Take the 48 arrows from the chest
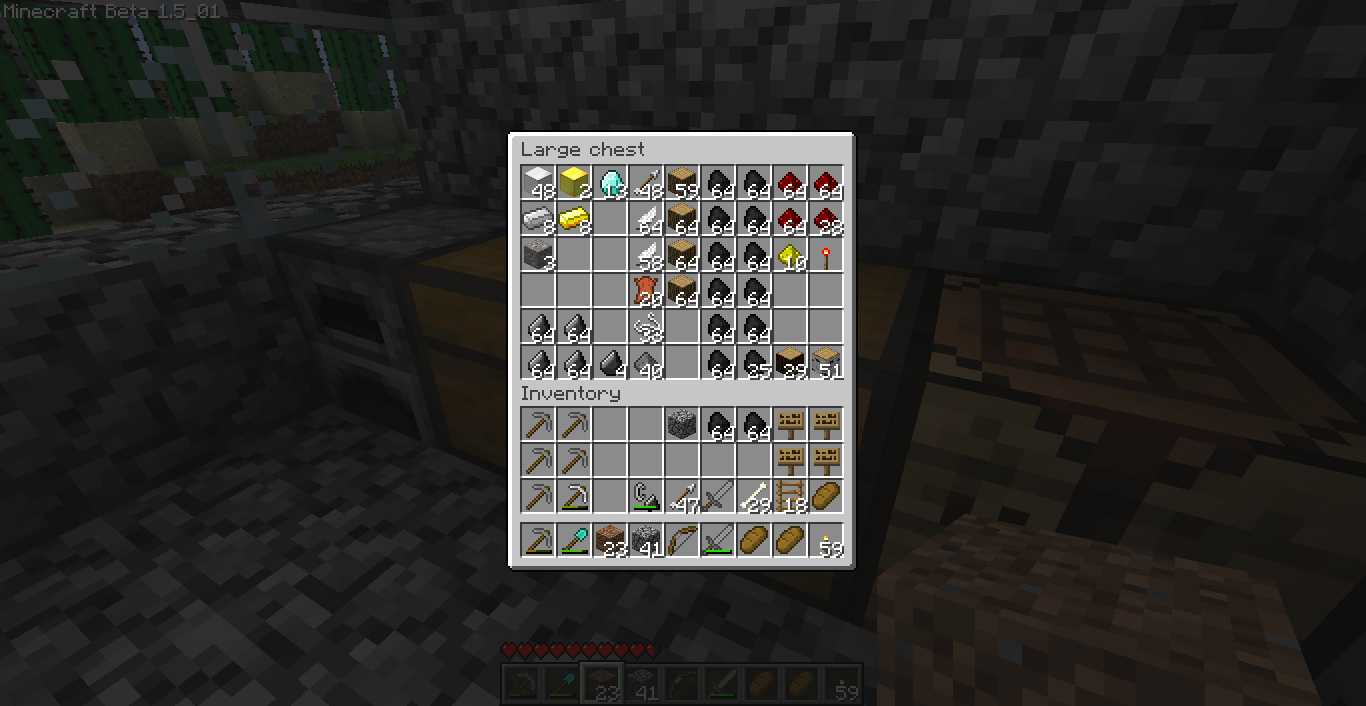 pyautogui.click(x=646, y=183)
